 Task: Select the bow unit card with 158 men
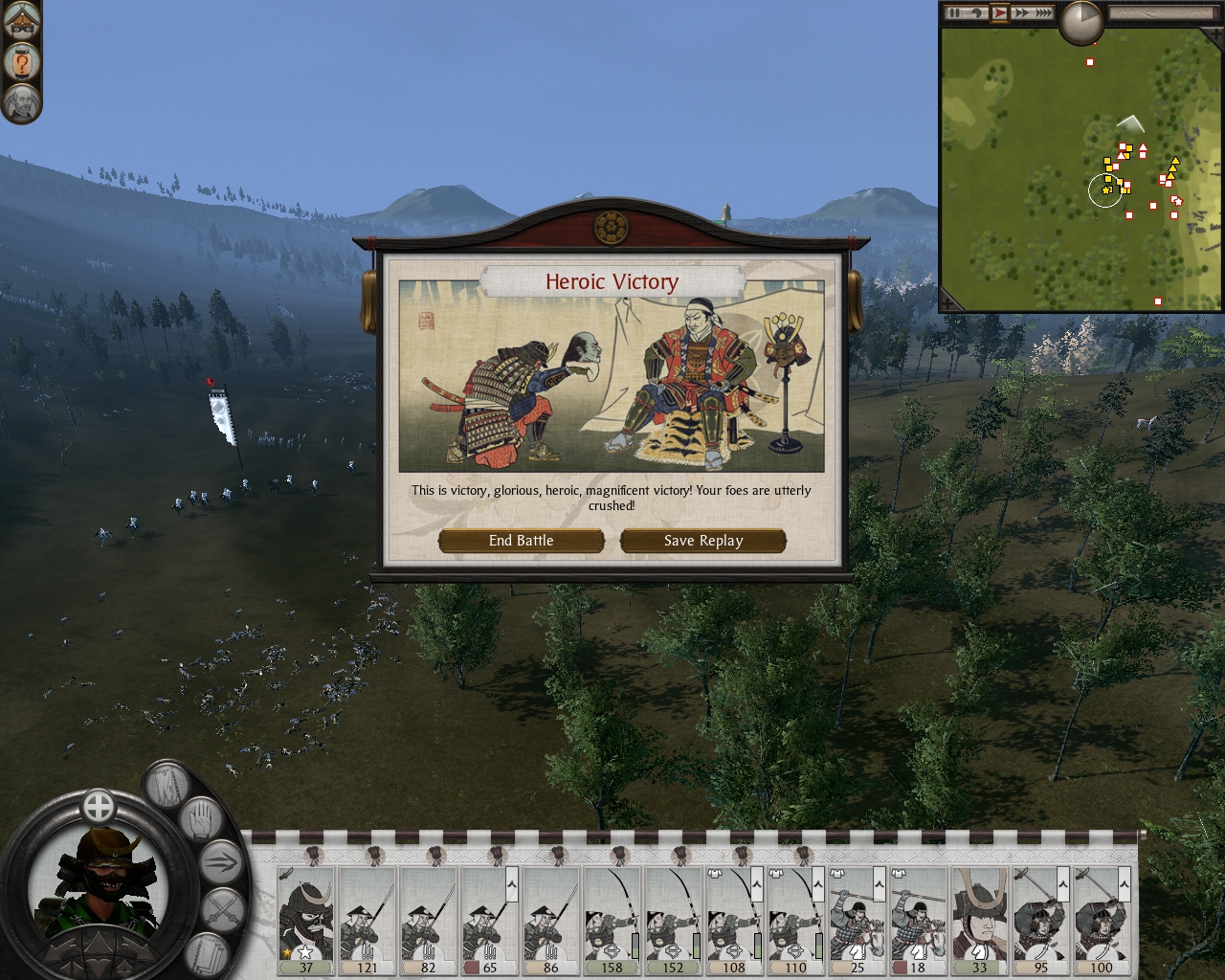612,921
